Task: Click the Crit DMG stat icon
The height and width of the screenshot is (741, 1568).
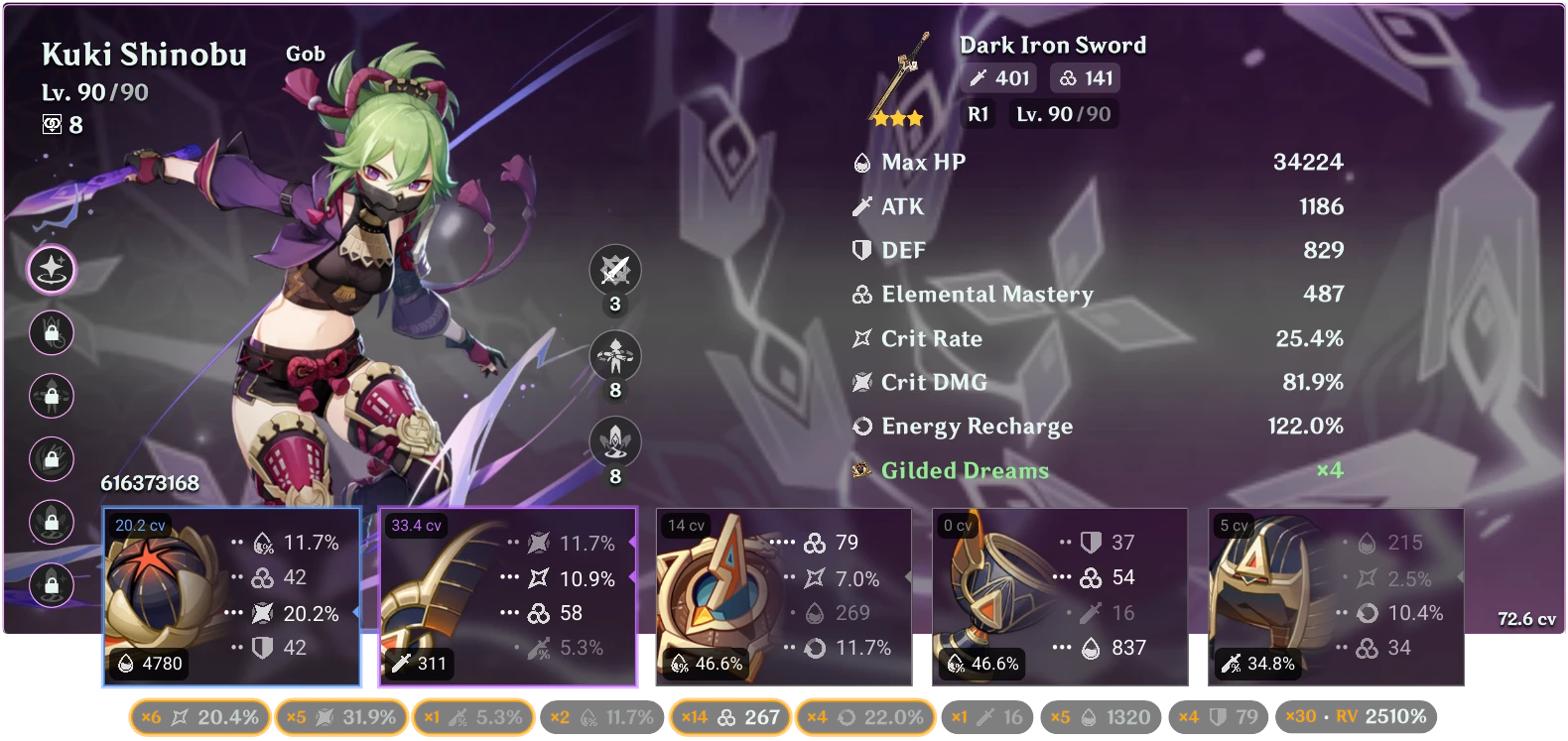Action: [x=860, y=382]
